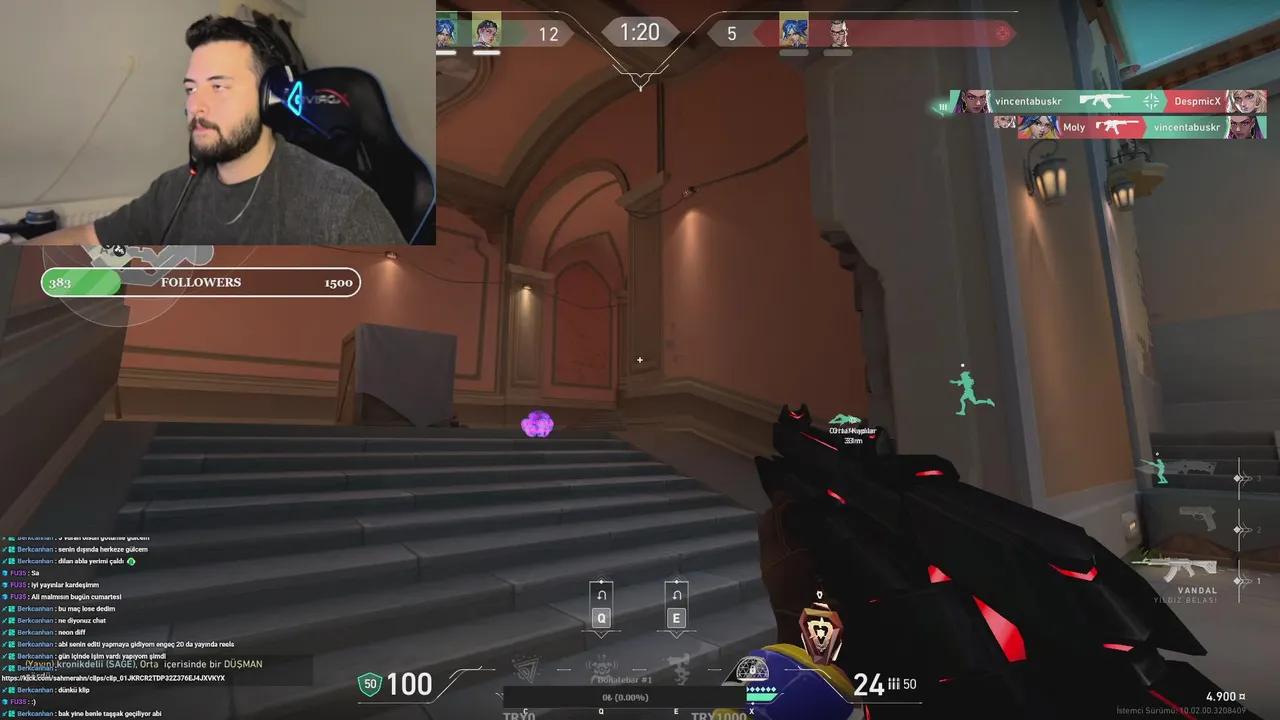Click the round timer showing 1:20
The height and width of the screenshot is (720, 1280).
coord(639,31)
